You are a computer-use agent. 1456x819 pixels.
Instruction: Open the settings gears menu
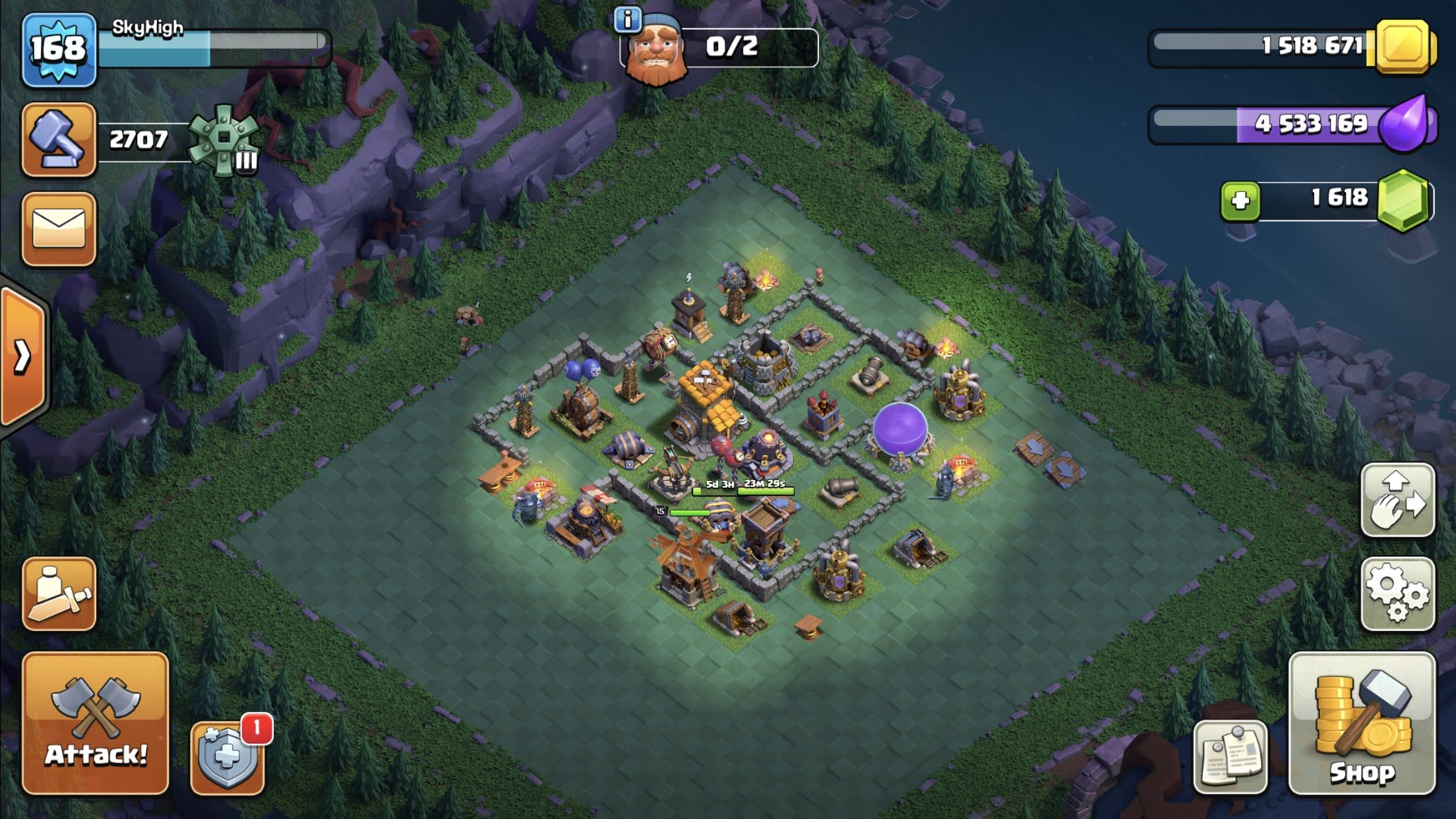(1397, 593)
